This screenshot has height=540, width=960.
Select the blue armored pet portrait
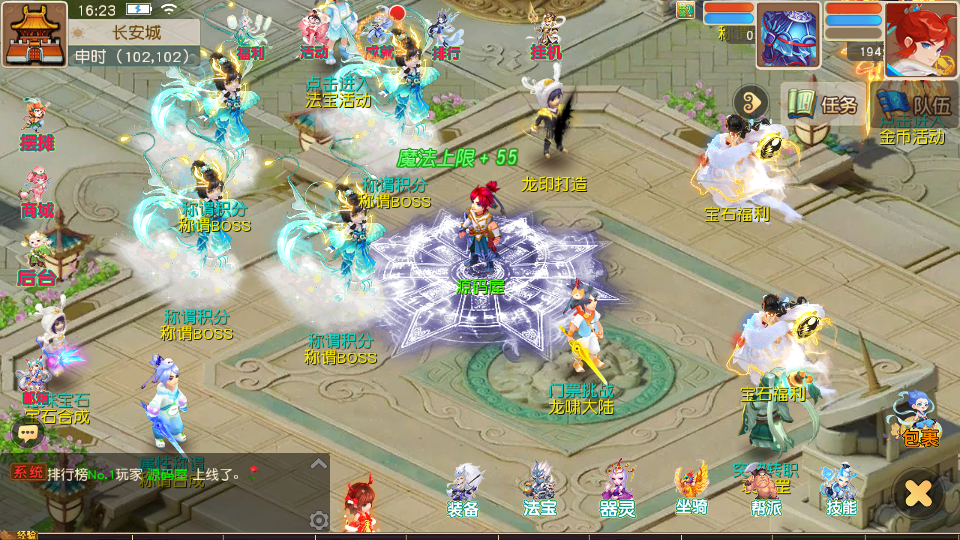pyautogui.click(x=788, y=36)
